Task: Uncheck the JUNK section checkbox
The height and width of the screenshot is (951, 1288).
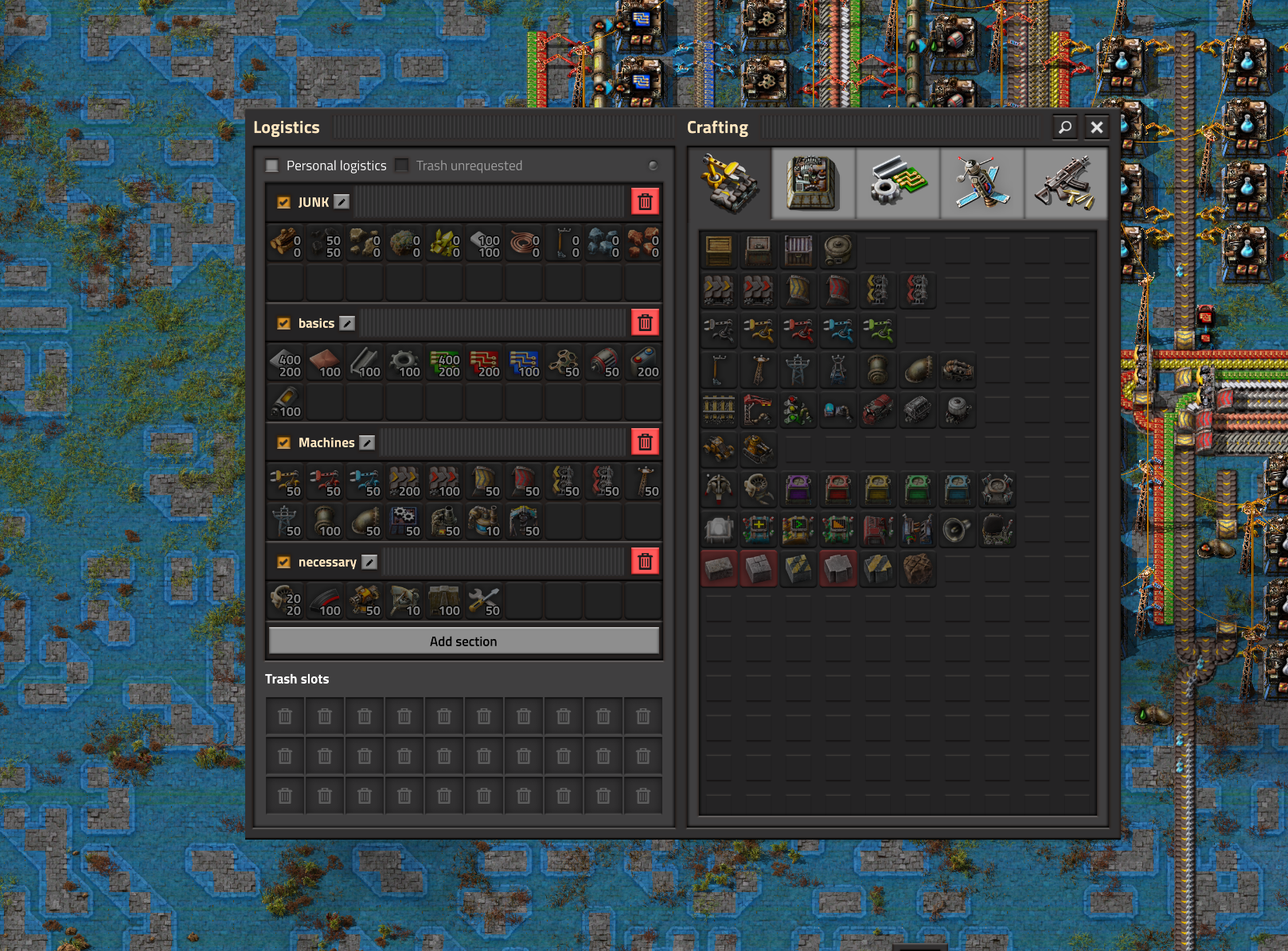Action: 283,202
